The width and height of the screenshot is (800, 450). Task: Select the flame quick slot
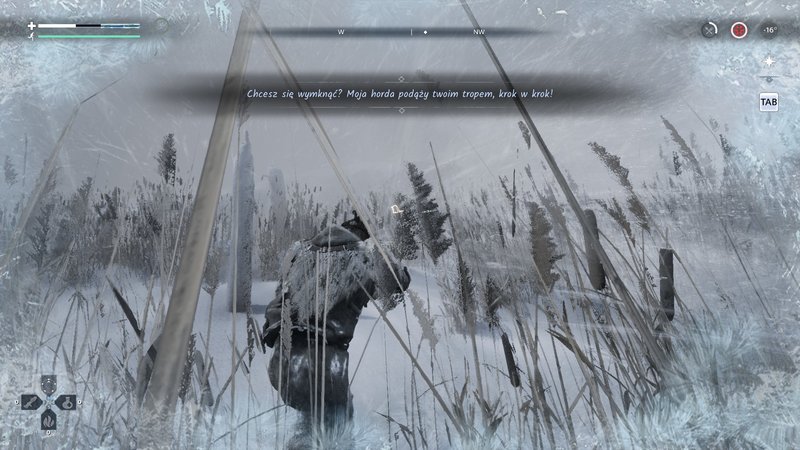pos(49,418)
